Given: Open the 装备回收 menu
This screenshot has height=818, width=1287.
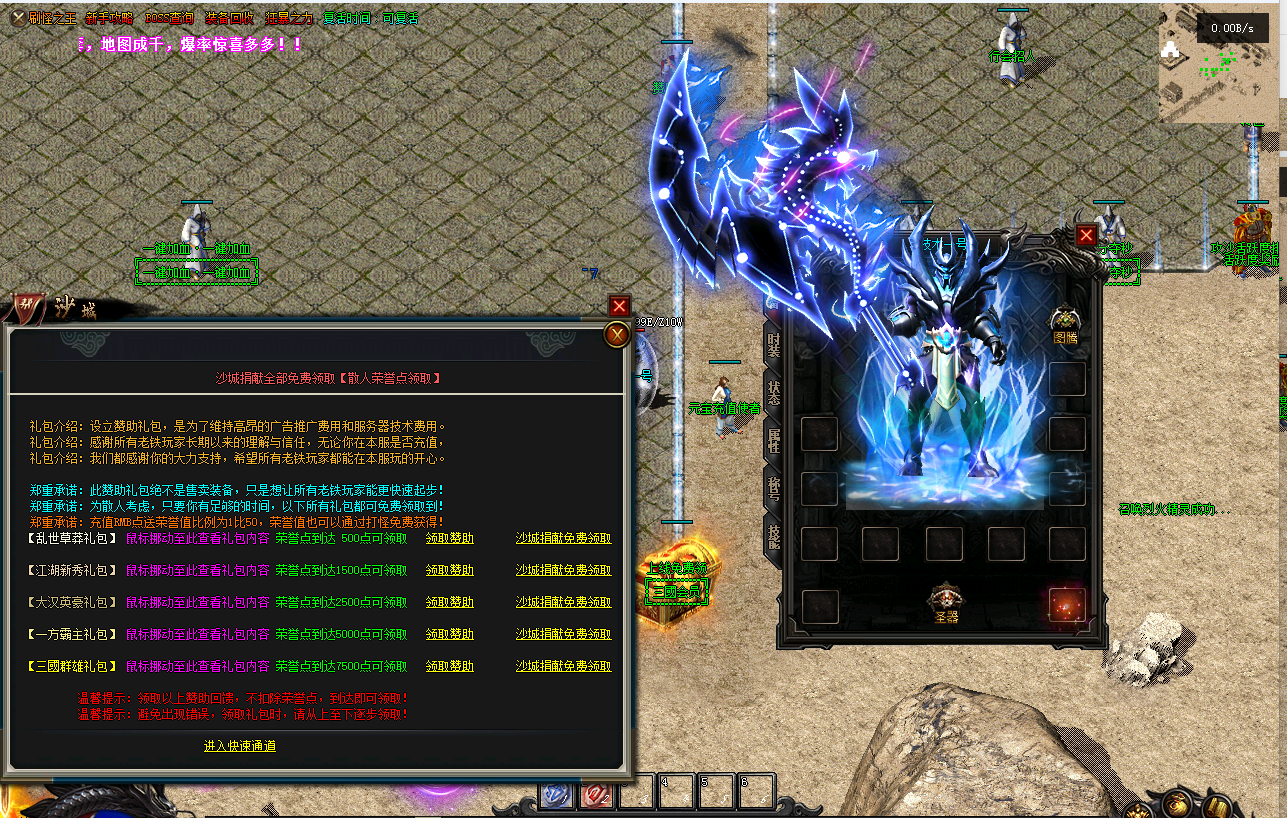Looking at the screenshot, I should coord(229,18).
